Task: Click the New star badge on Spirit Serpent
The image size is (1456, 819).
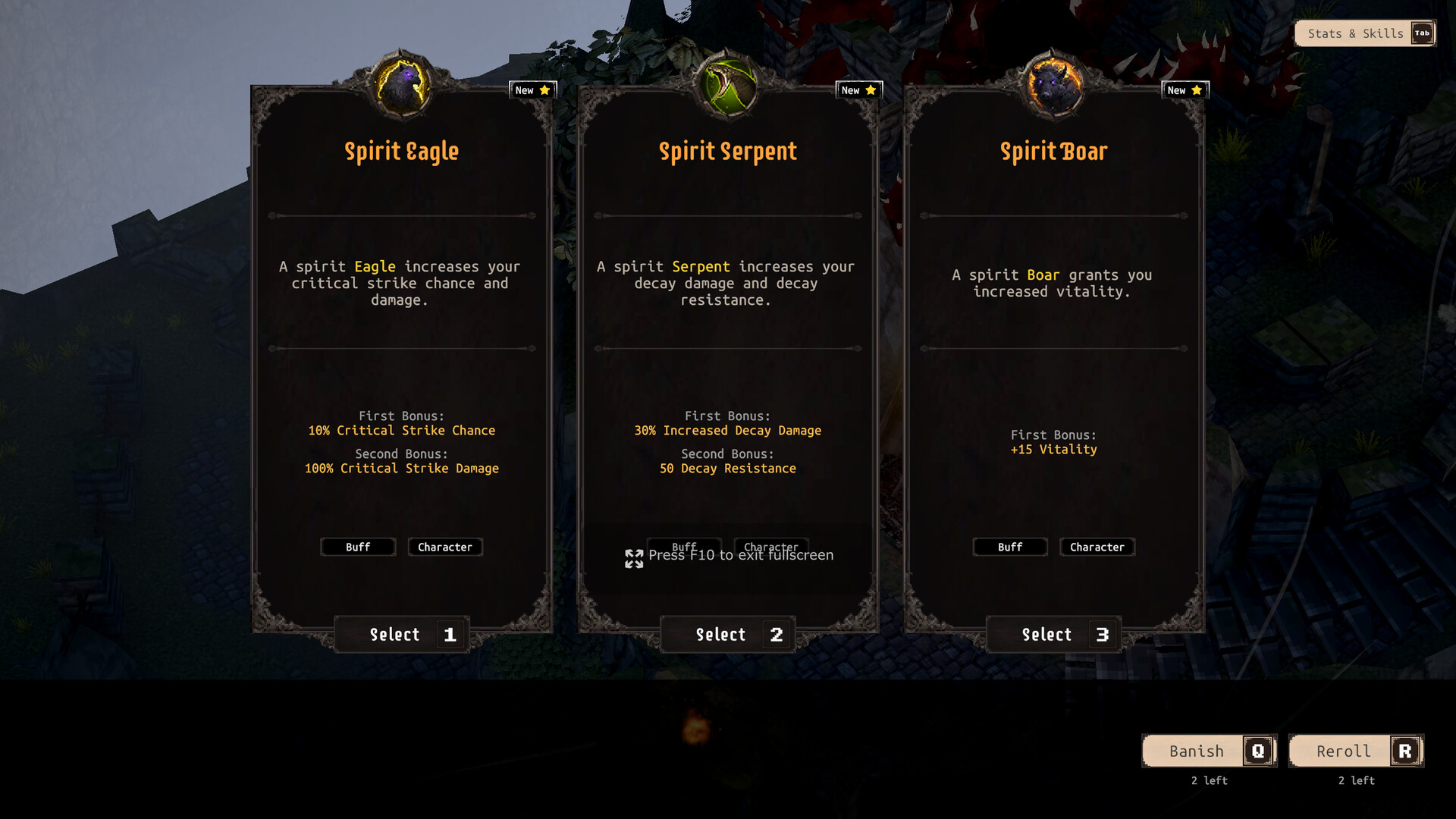Action: [x=858, y=89]
